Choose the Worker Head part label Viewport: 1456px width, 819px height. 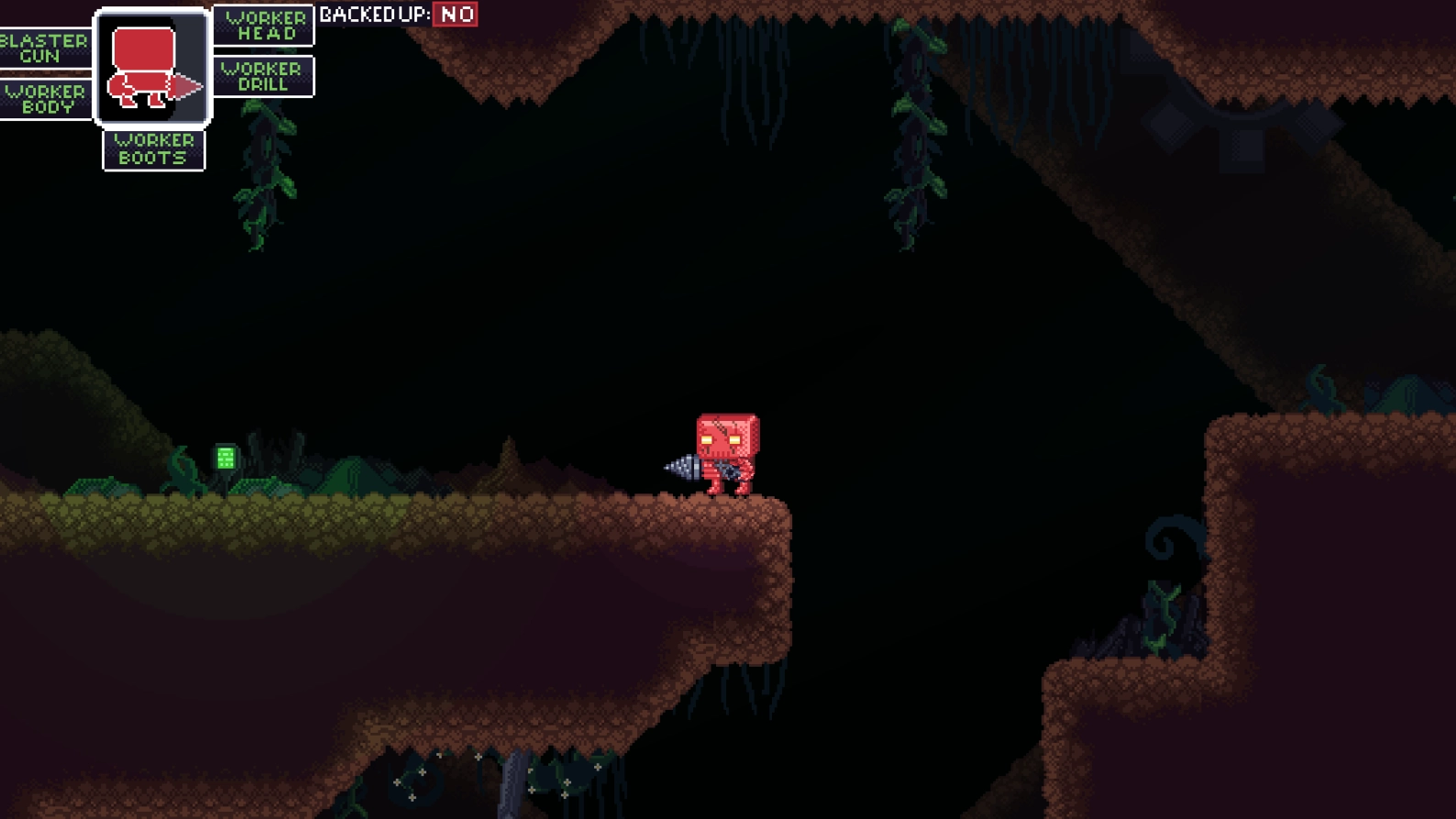click(x=264, y=26)
